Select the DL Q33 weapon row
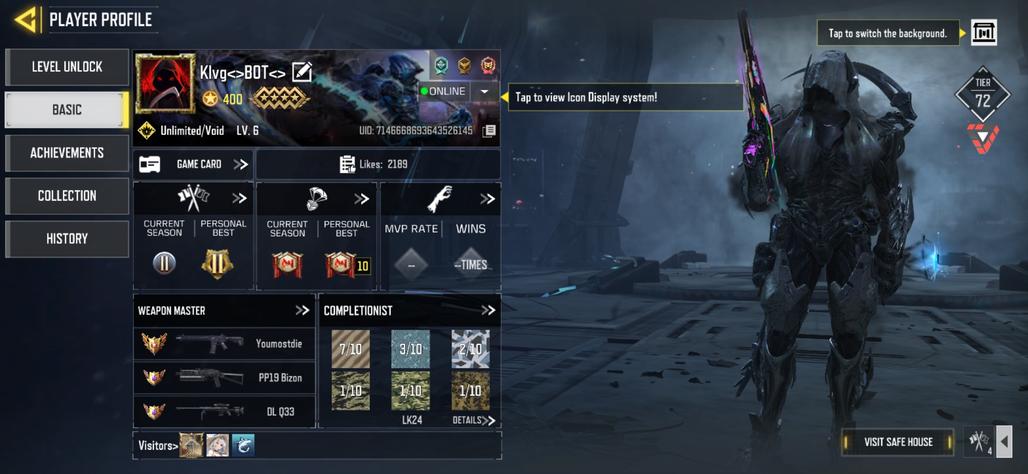The height and width of the screenshot is (474, 1028). coord(225,411)
